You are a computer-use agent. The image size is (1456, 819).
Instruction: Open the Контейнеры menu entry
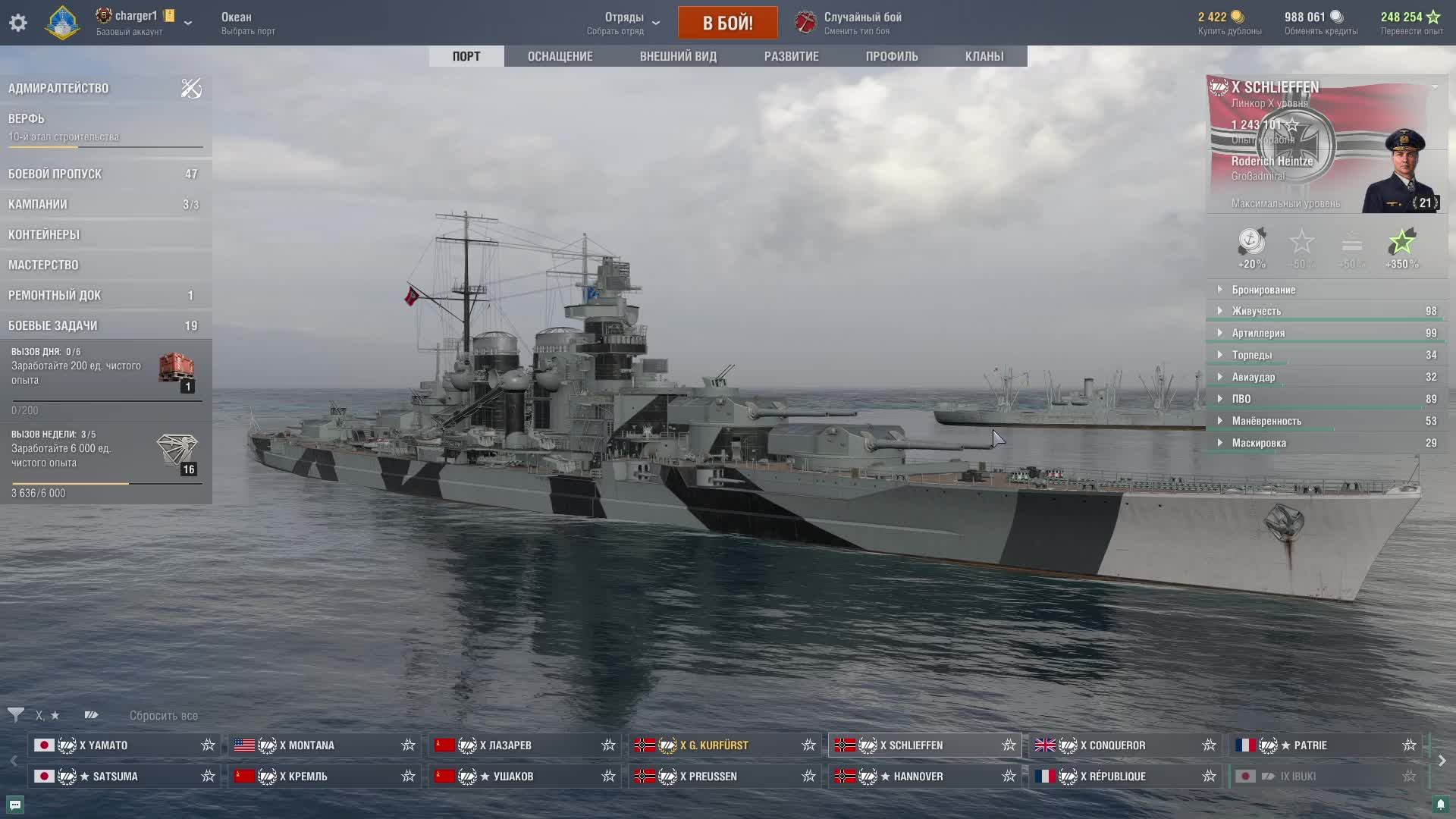click(x=44, y=234)
